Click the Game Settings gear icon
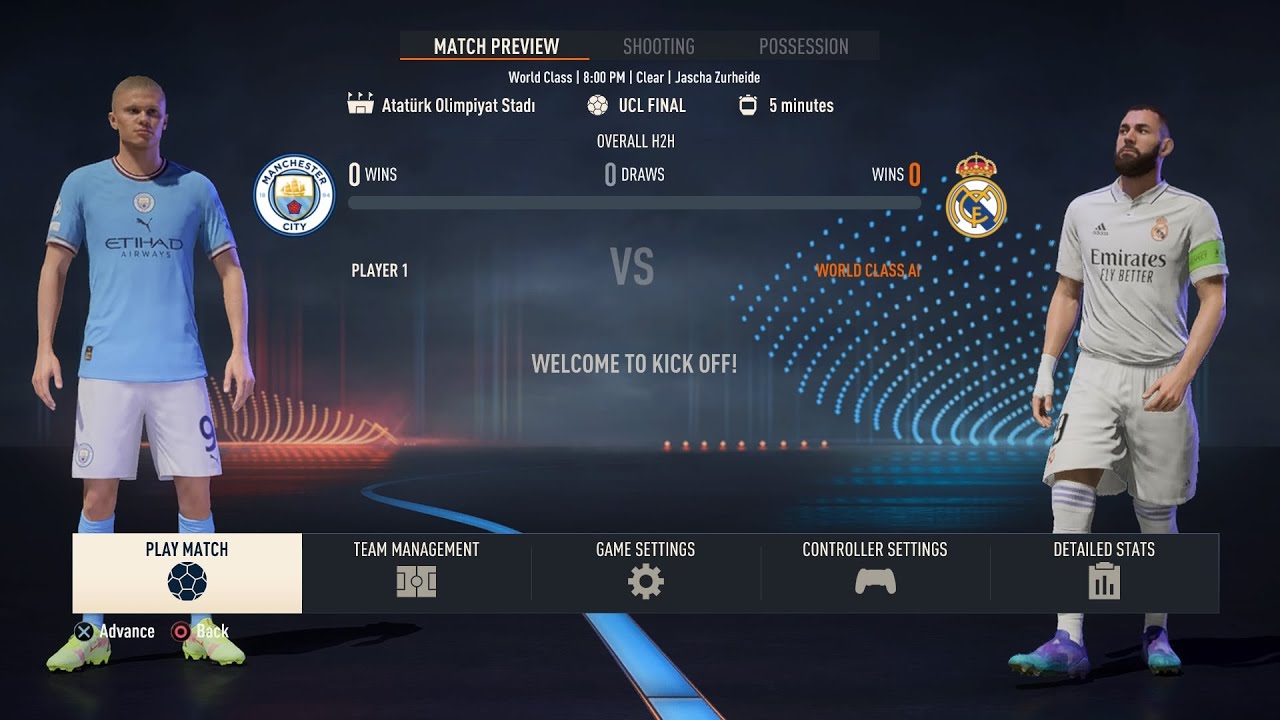 pyautogui.click(x=645, y=580)
